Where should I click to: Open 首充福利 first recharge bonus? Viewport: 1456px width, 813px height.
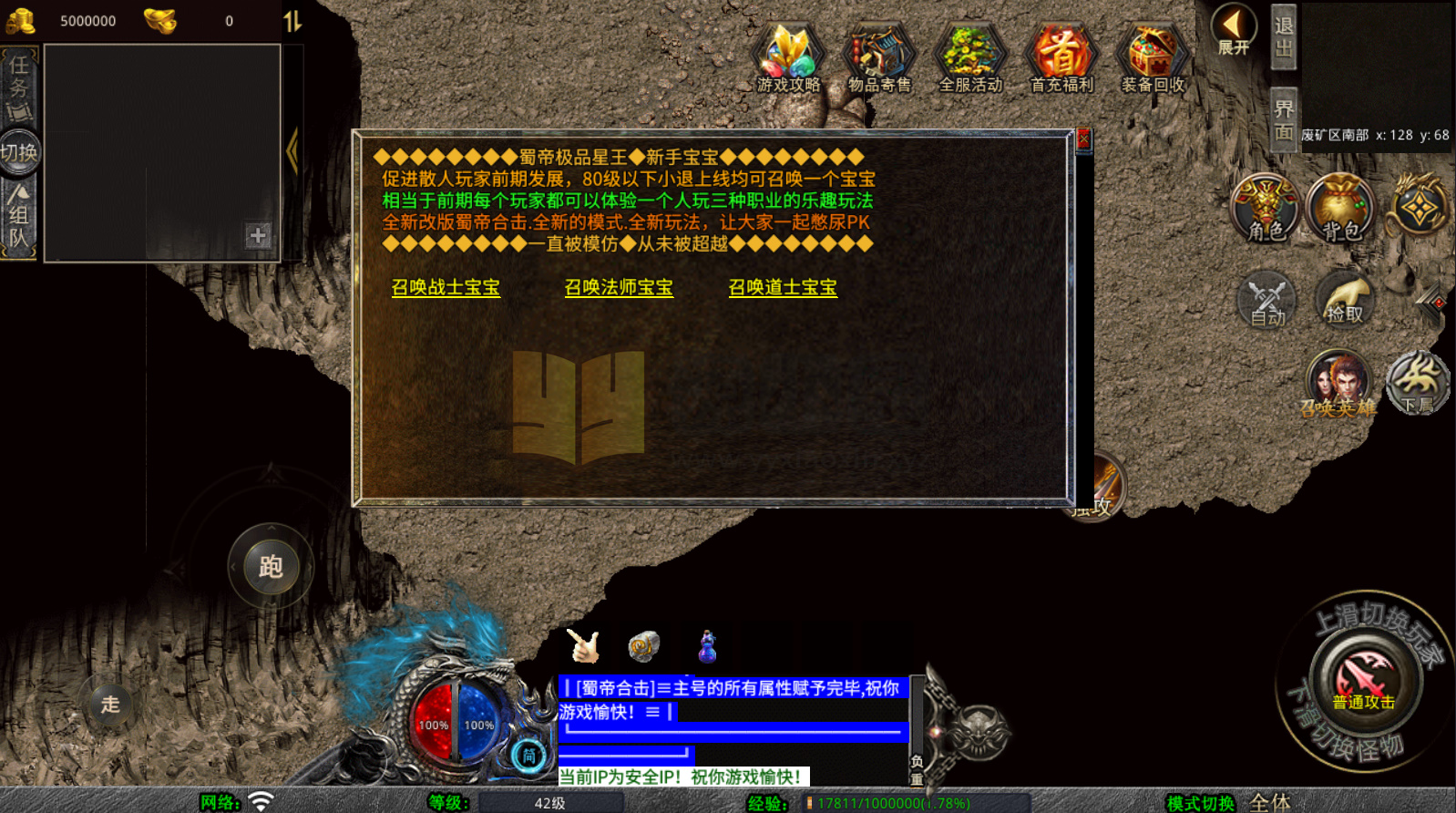[x=1061, y=59]
